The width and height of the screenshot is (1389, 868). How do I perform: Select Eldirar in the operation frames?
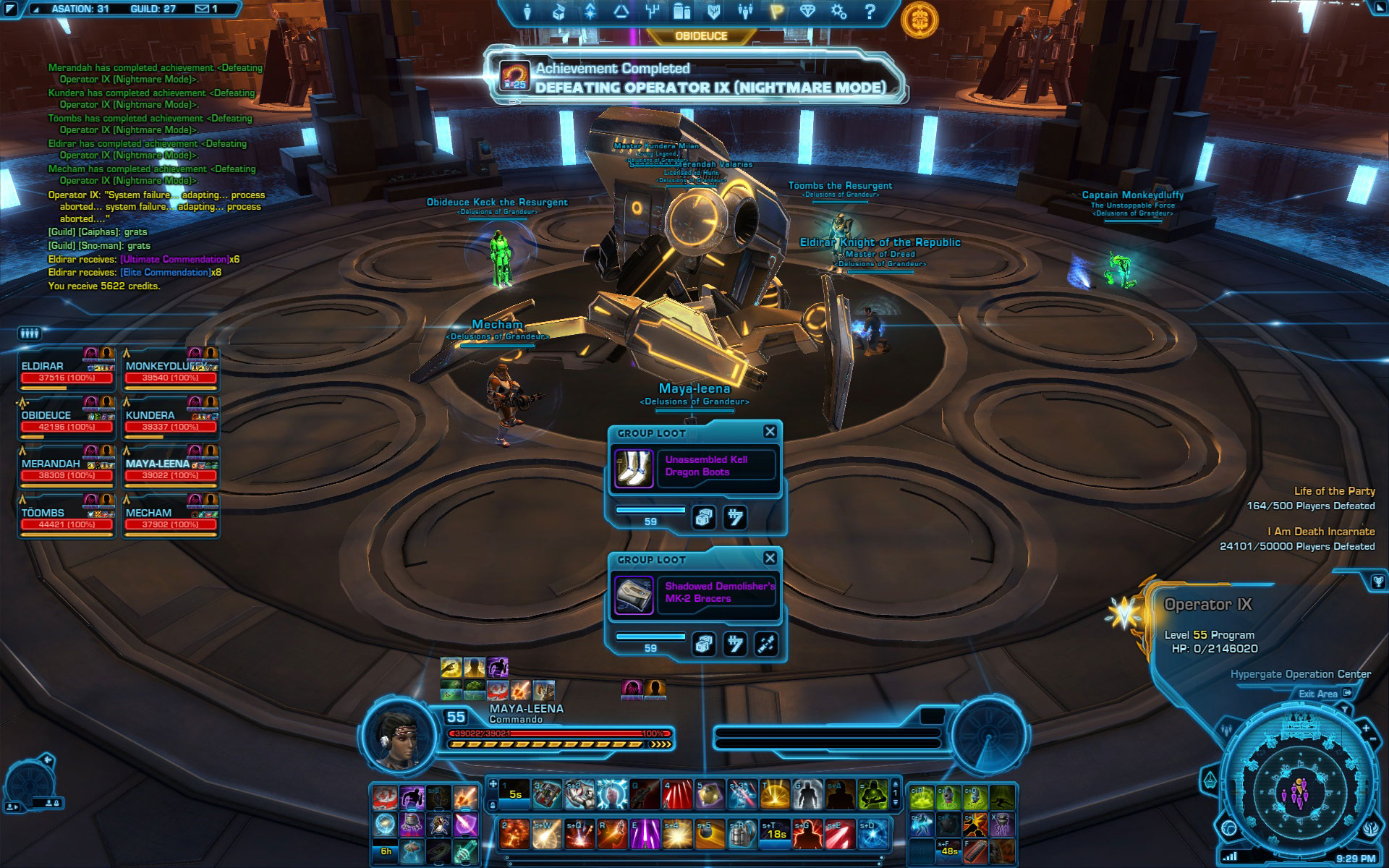(x=67, y=371)
